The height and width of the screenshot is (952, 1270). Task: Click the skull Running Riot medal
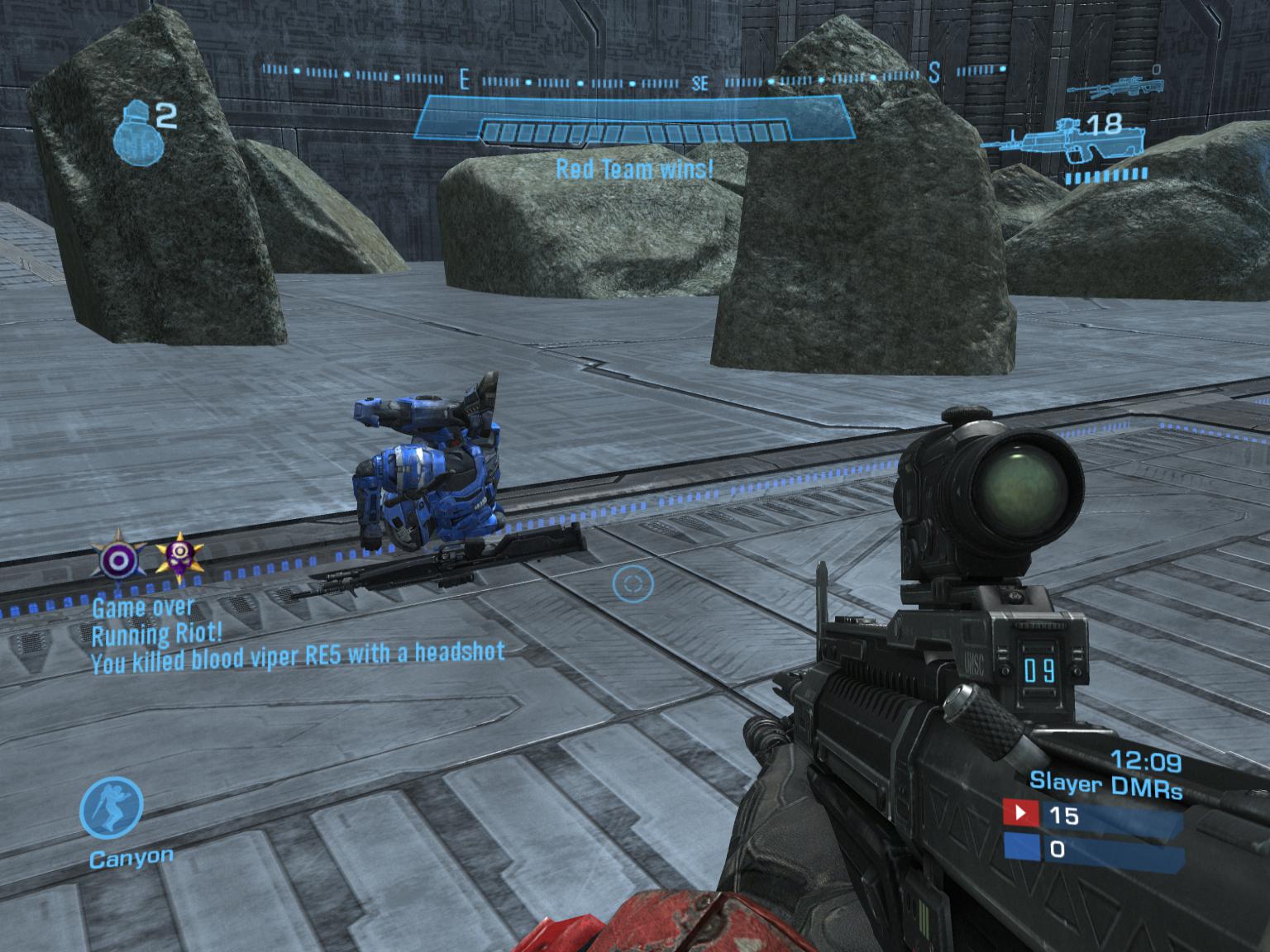pos(179,556)
